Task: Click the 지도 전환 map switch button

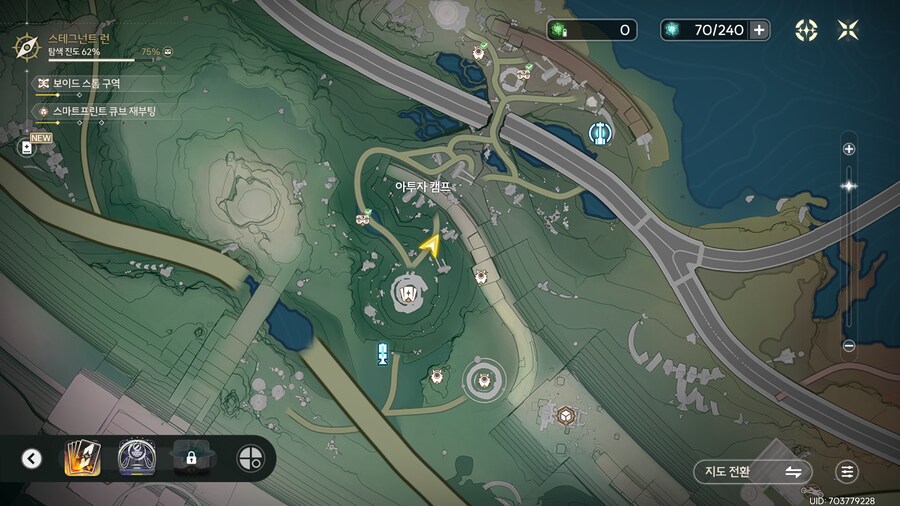Action: point(751,471)
